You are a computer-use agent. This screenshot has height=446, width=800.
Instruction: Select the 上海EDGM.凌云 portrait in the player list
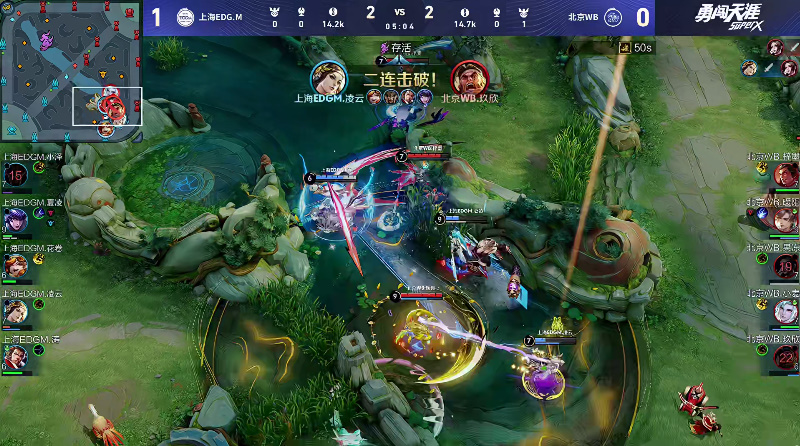(15, 312)
